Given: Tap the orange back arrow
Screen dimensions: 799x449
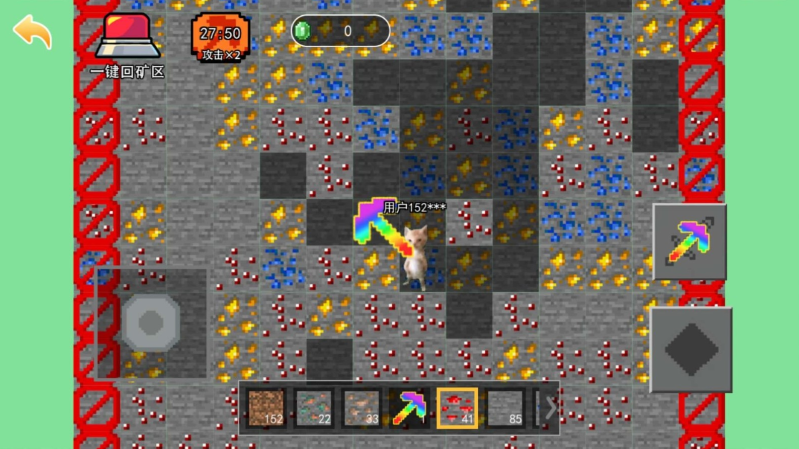Looking at the screenshot, I should [32, 31].
